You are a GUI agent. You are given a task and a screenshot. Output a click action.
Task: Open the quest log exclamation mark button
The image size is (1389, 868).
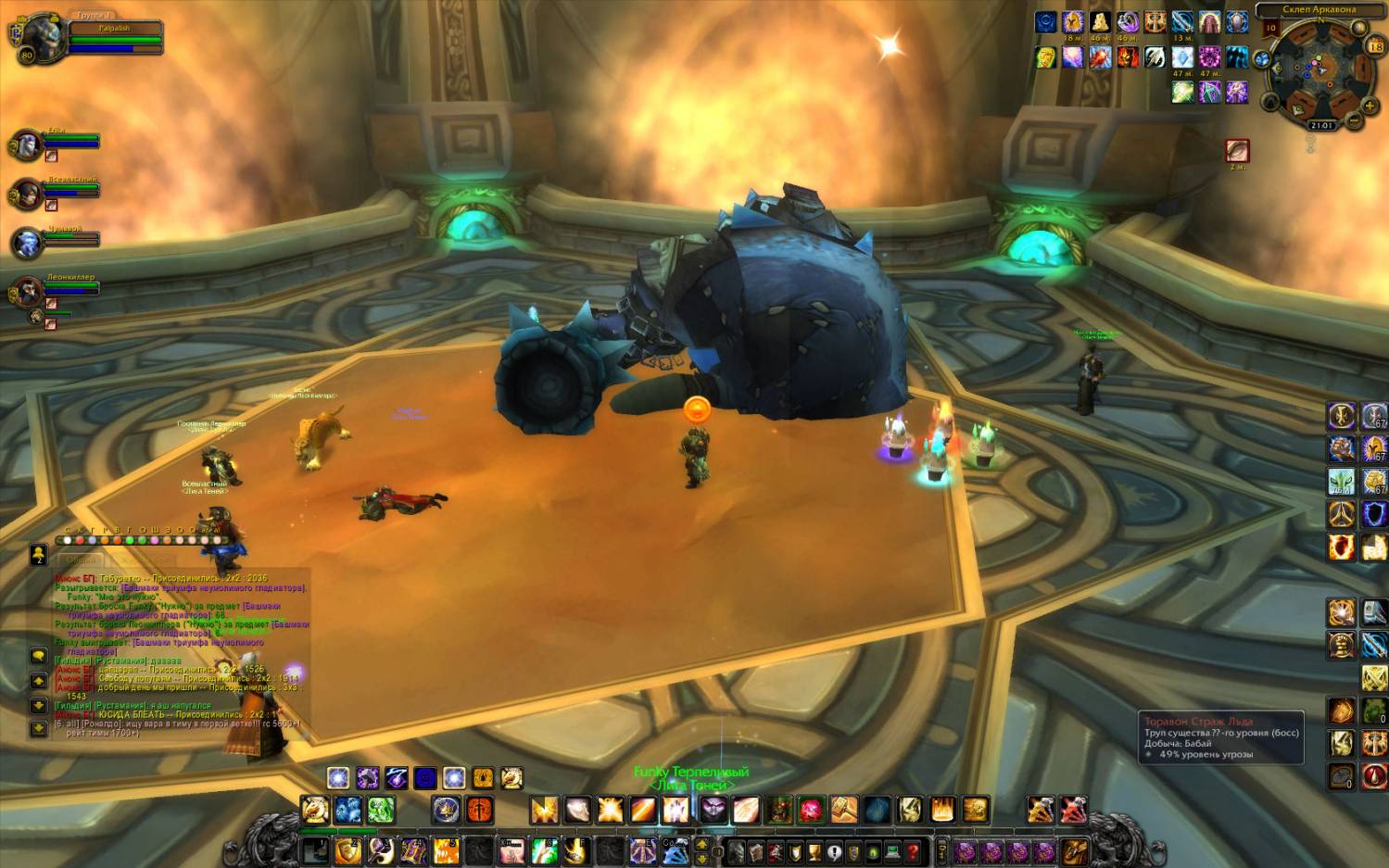pyautogui.click(x=834, y=851)
